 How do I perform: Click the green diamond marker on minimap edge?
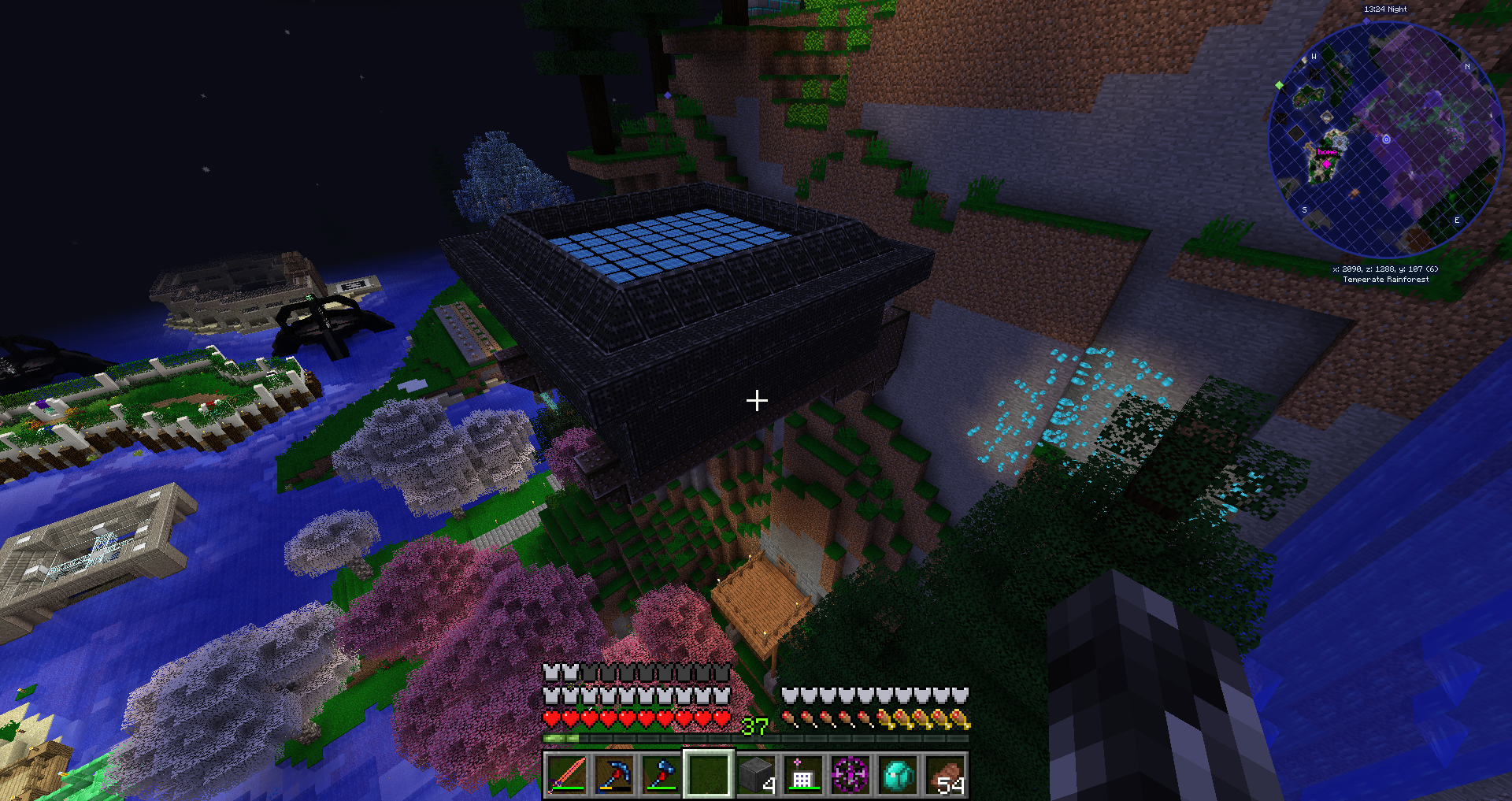tap(1279, 85)
